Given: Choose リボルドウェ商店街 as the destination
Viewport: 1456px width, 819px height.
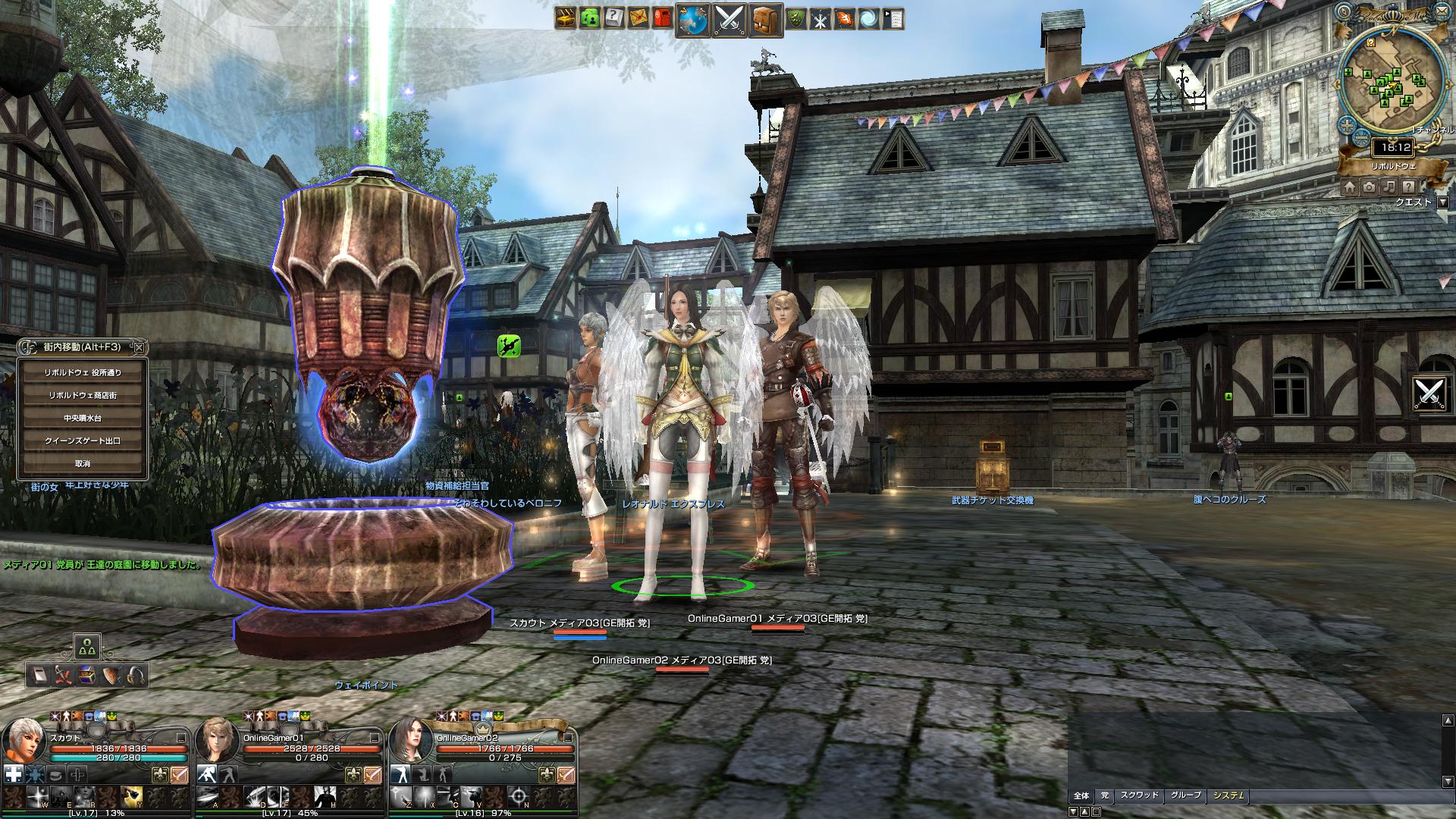Looking at the screenshot, I should coord(83,395).
